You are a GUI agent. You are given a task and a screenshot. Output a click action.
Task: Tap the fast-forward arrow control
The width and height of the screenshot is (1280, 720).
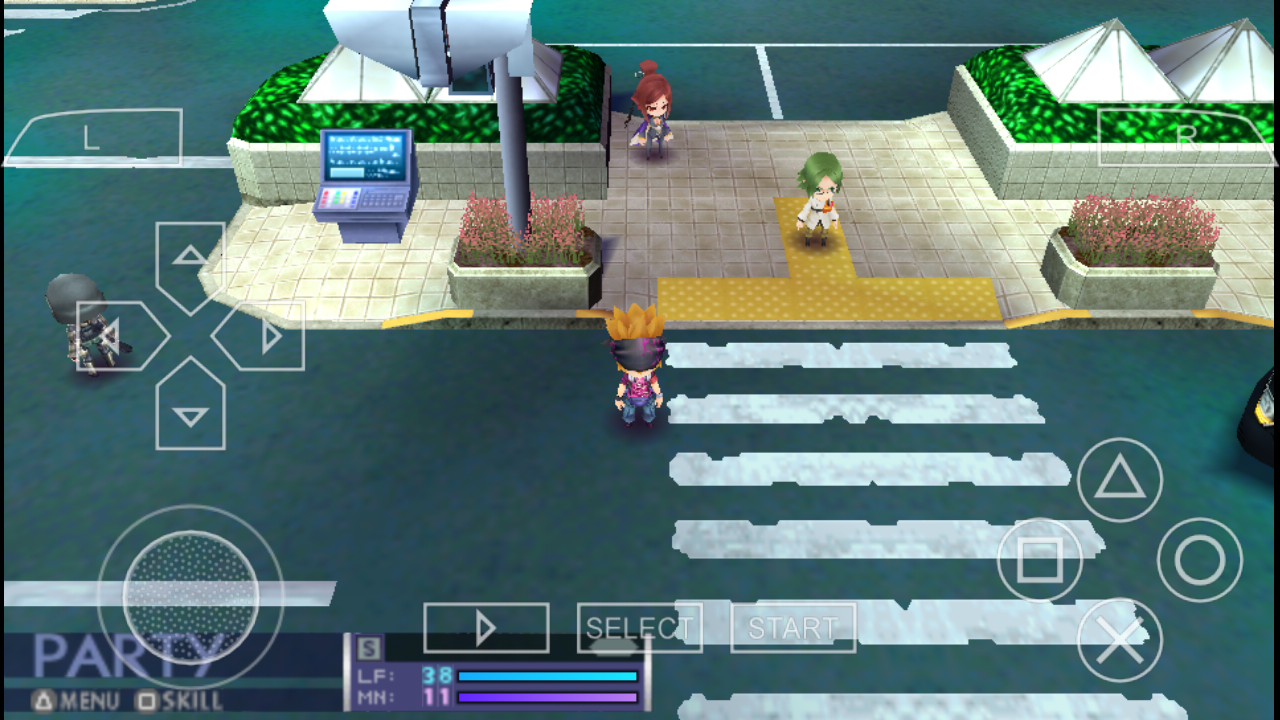(485, 627)
